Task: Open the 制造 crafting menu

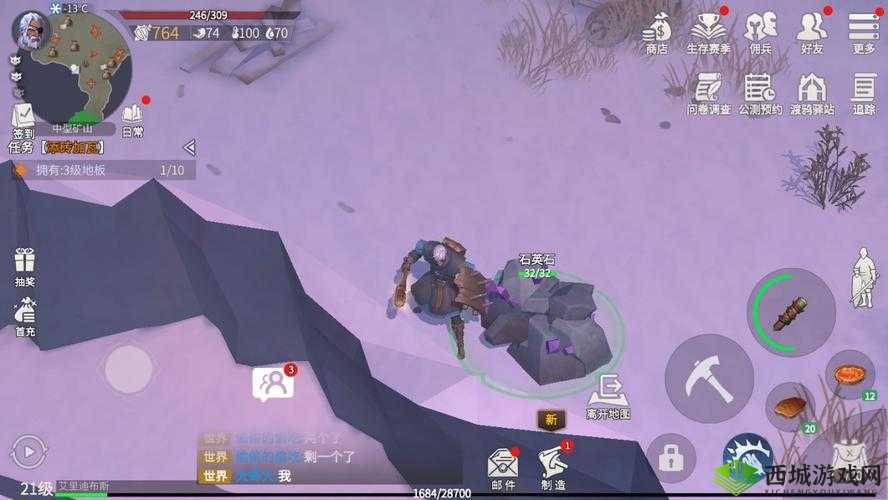Action: (553, 464)
